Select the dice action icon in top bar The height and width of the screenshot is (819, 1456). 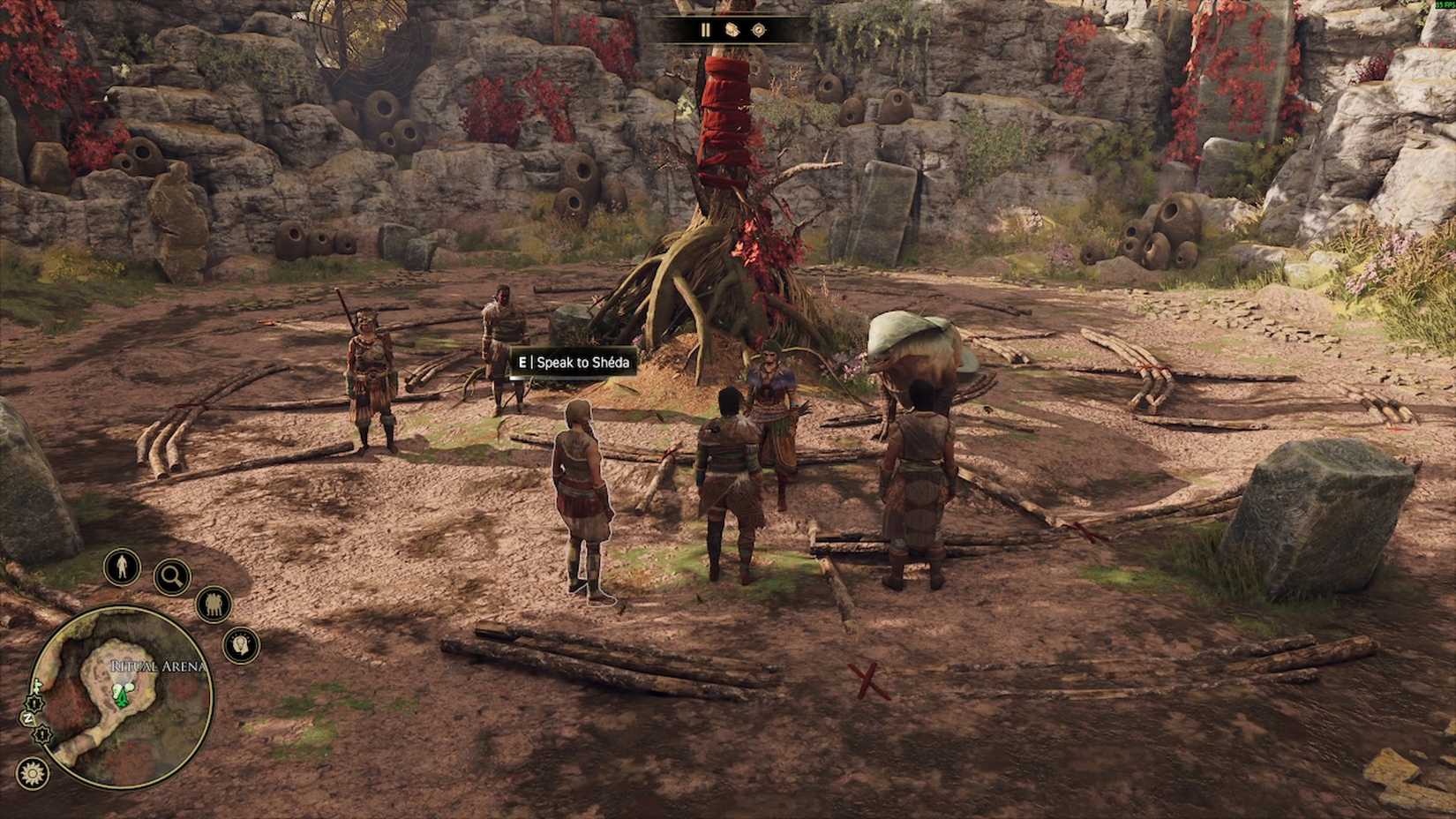click(x=732, y=30)
